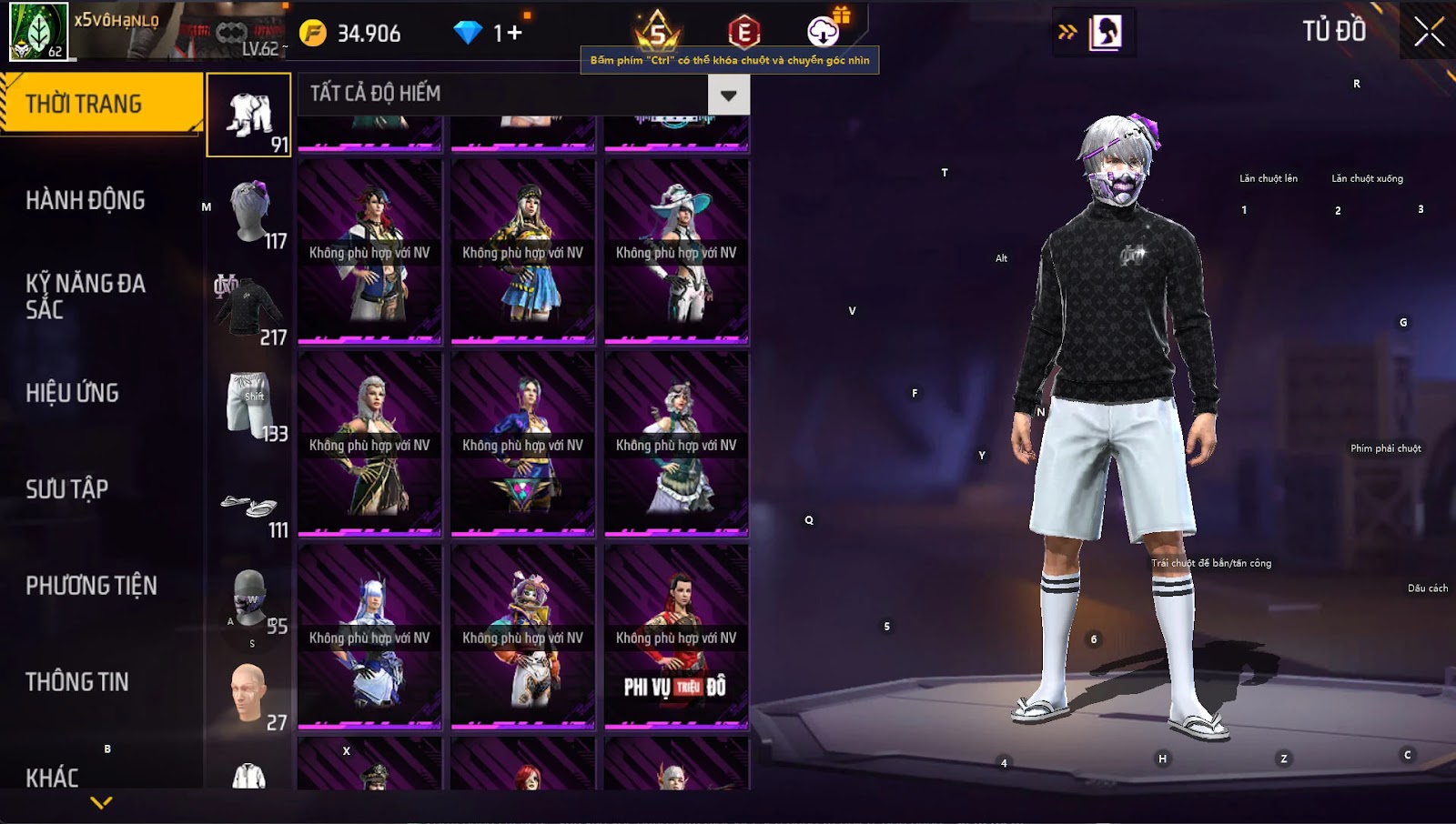Choose the hair category showing 117

249,212
